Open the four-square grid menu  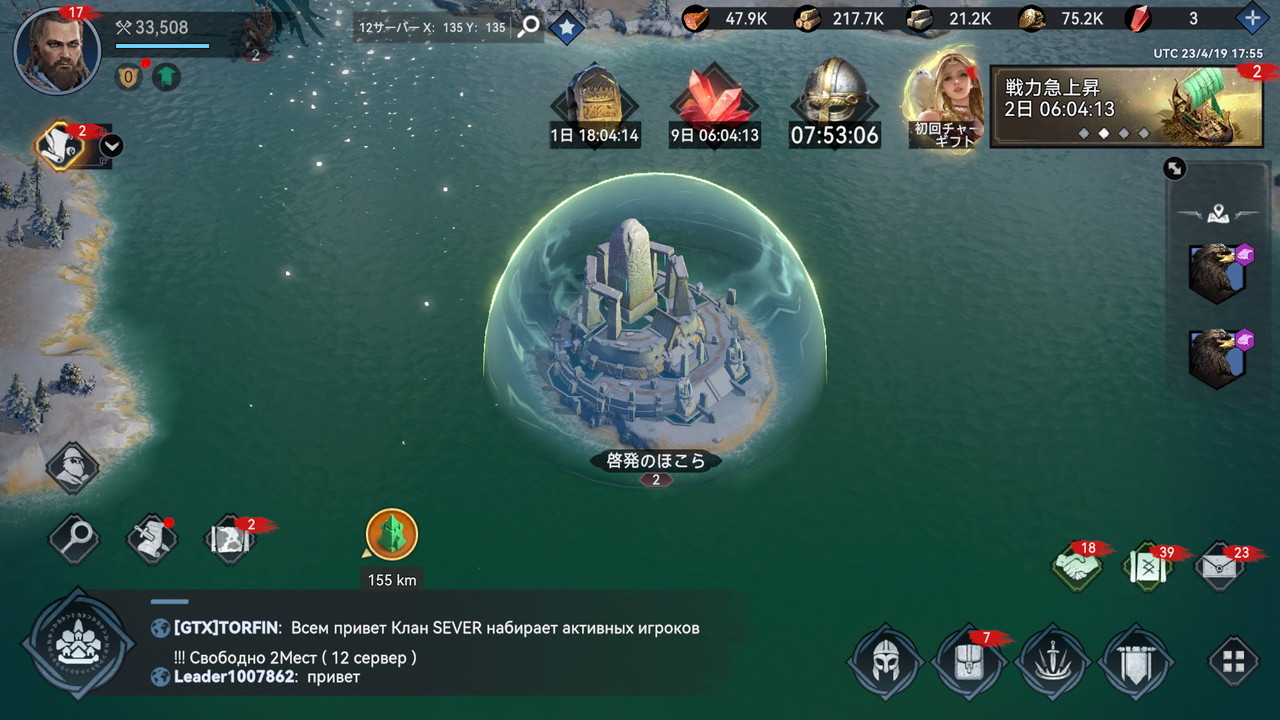pos(1234,661)
